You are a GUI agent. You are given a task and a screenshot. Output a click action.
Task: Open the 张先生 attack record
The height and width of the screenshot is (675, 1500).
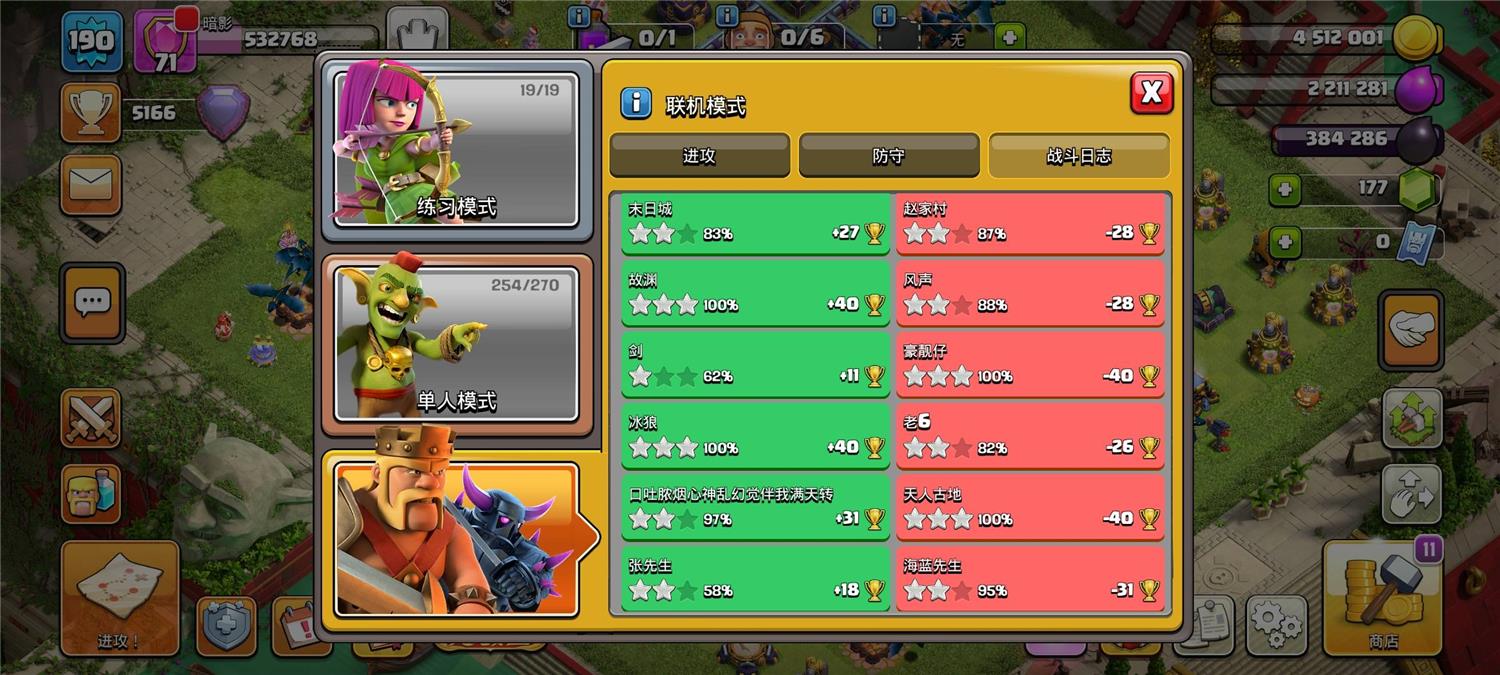pyautogui.click(x=755, y=580)
